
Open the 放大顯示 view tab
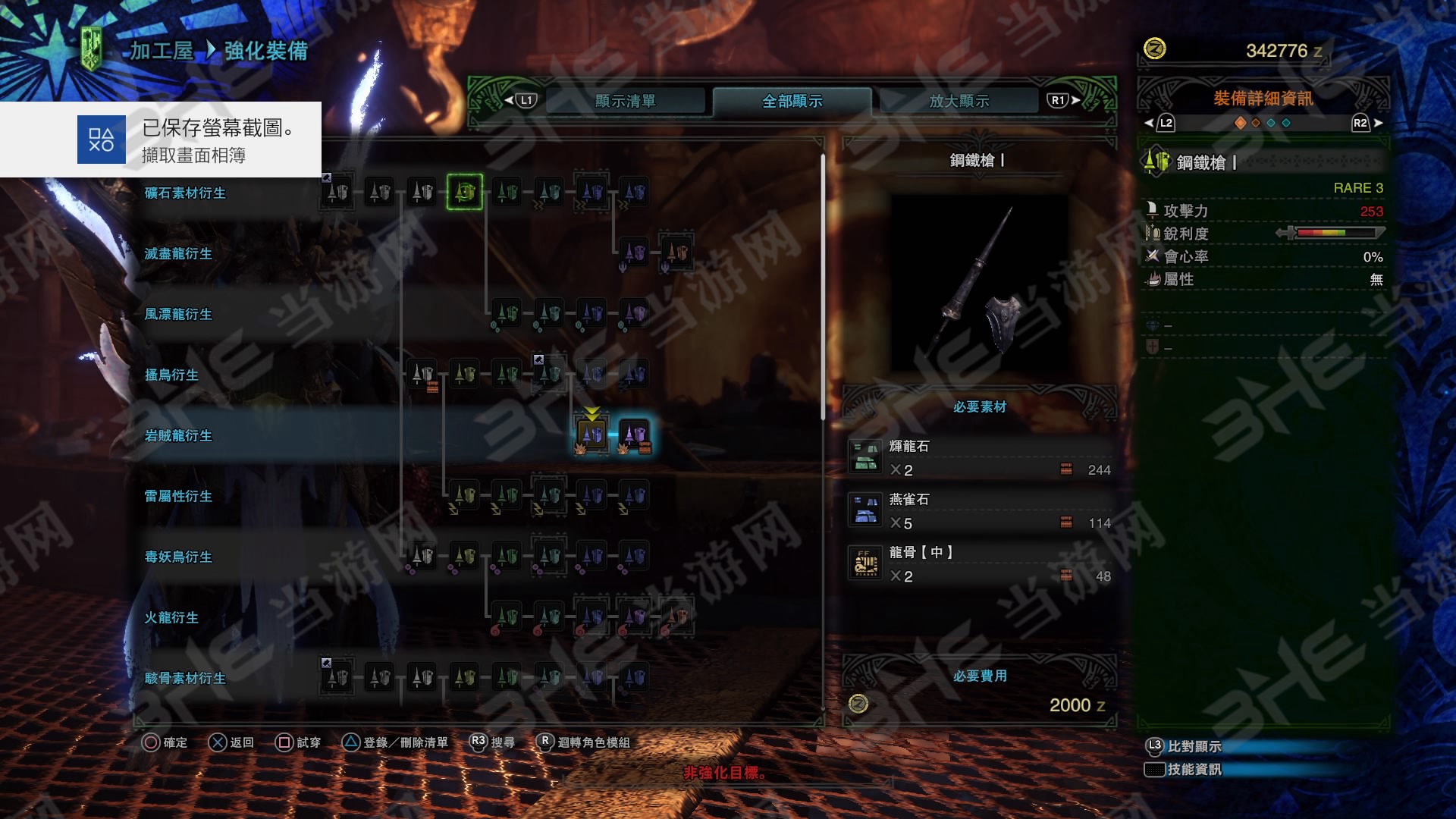[x=959, y=101]
